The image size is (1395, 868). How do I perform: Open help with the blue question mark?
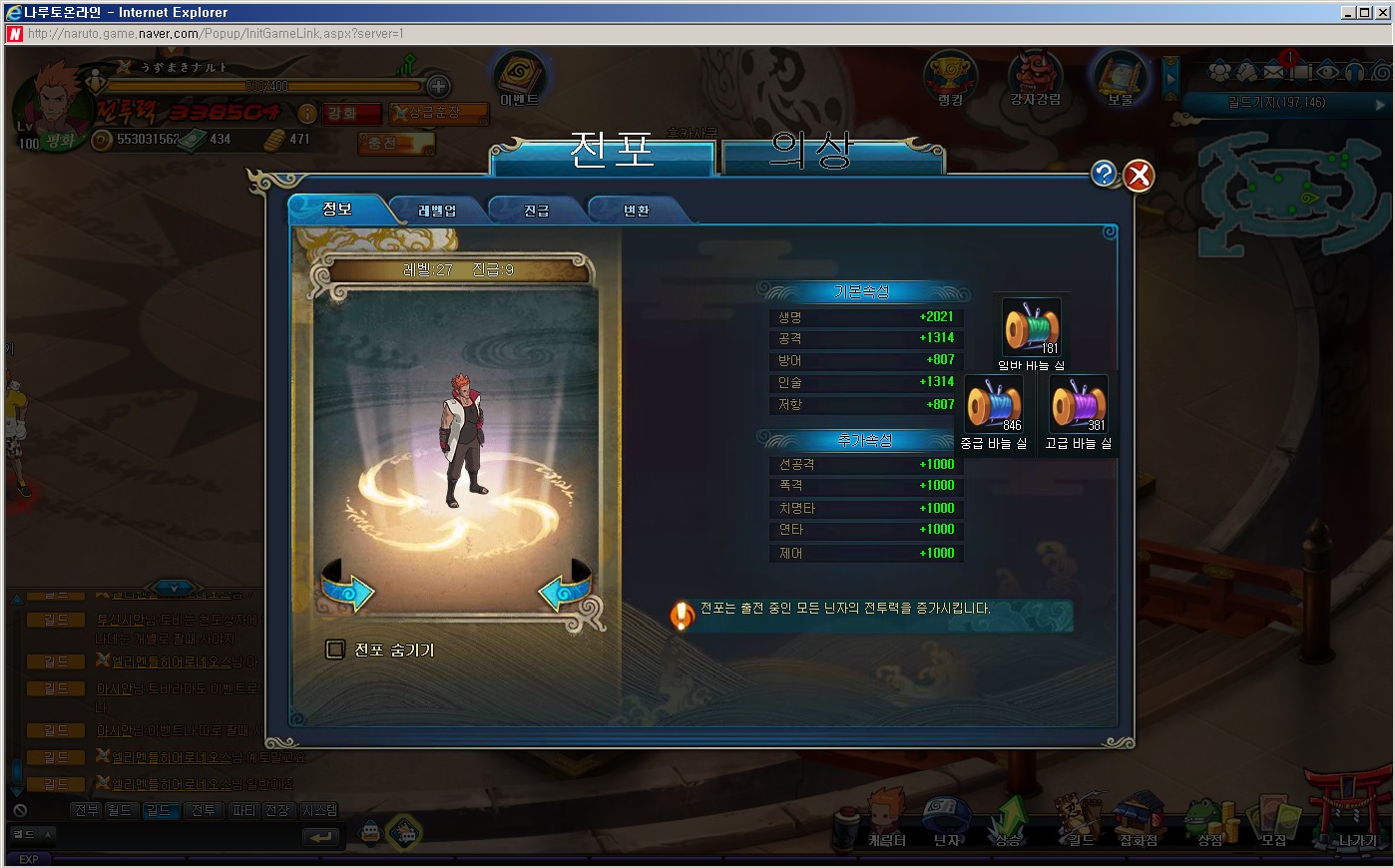coord(1104,174)
